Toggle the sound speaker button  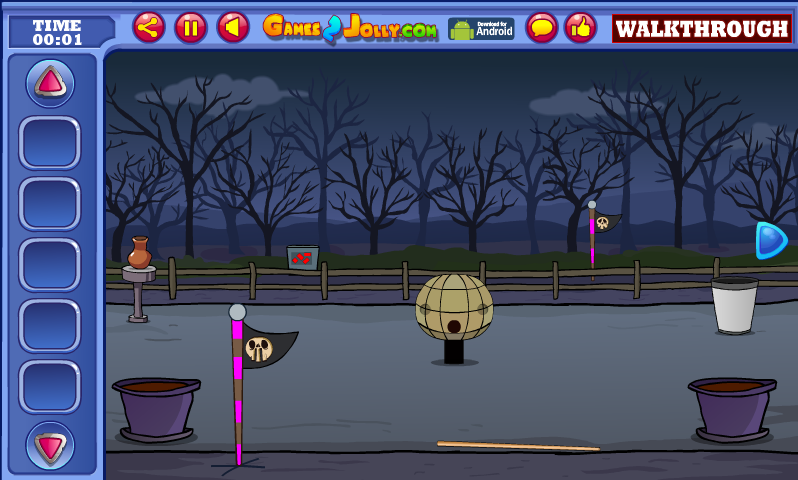coord(233,27)
